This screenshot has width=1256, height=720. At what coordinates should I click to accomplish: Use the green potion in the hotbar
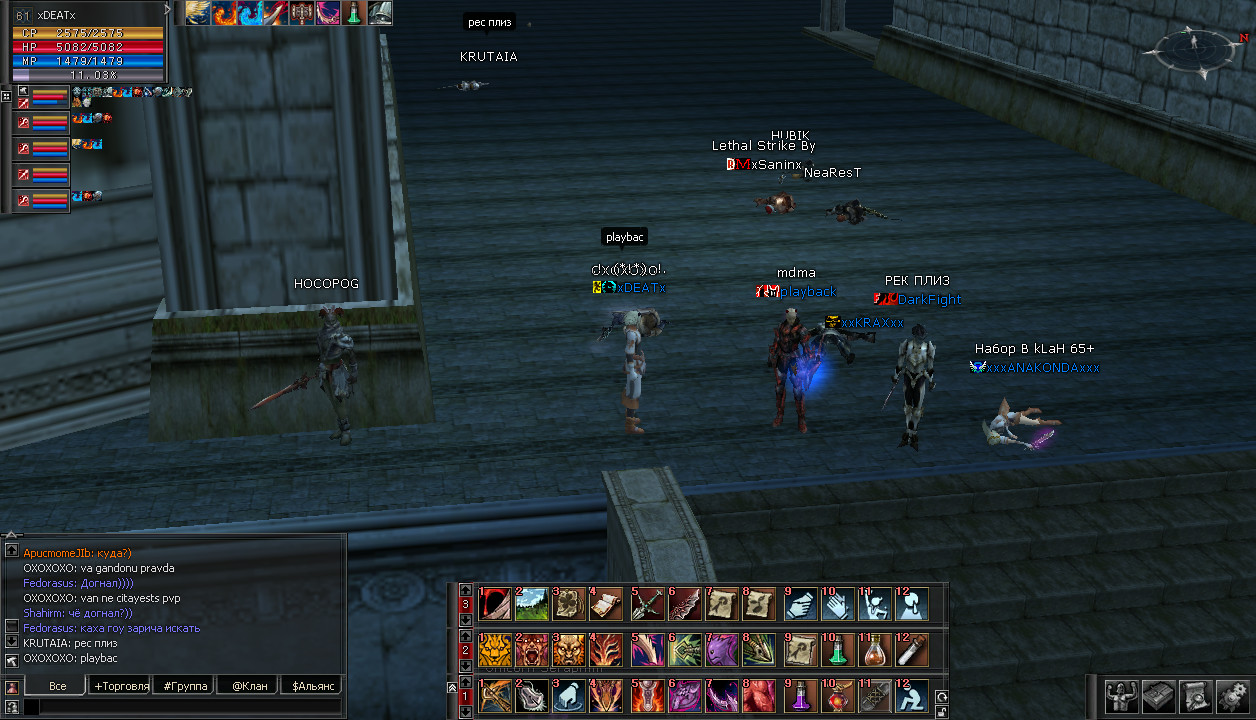pyautogui.click(x=837, y=650)
